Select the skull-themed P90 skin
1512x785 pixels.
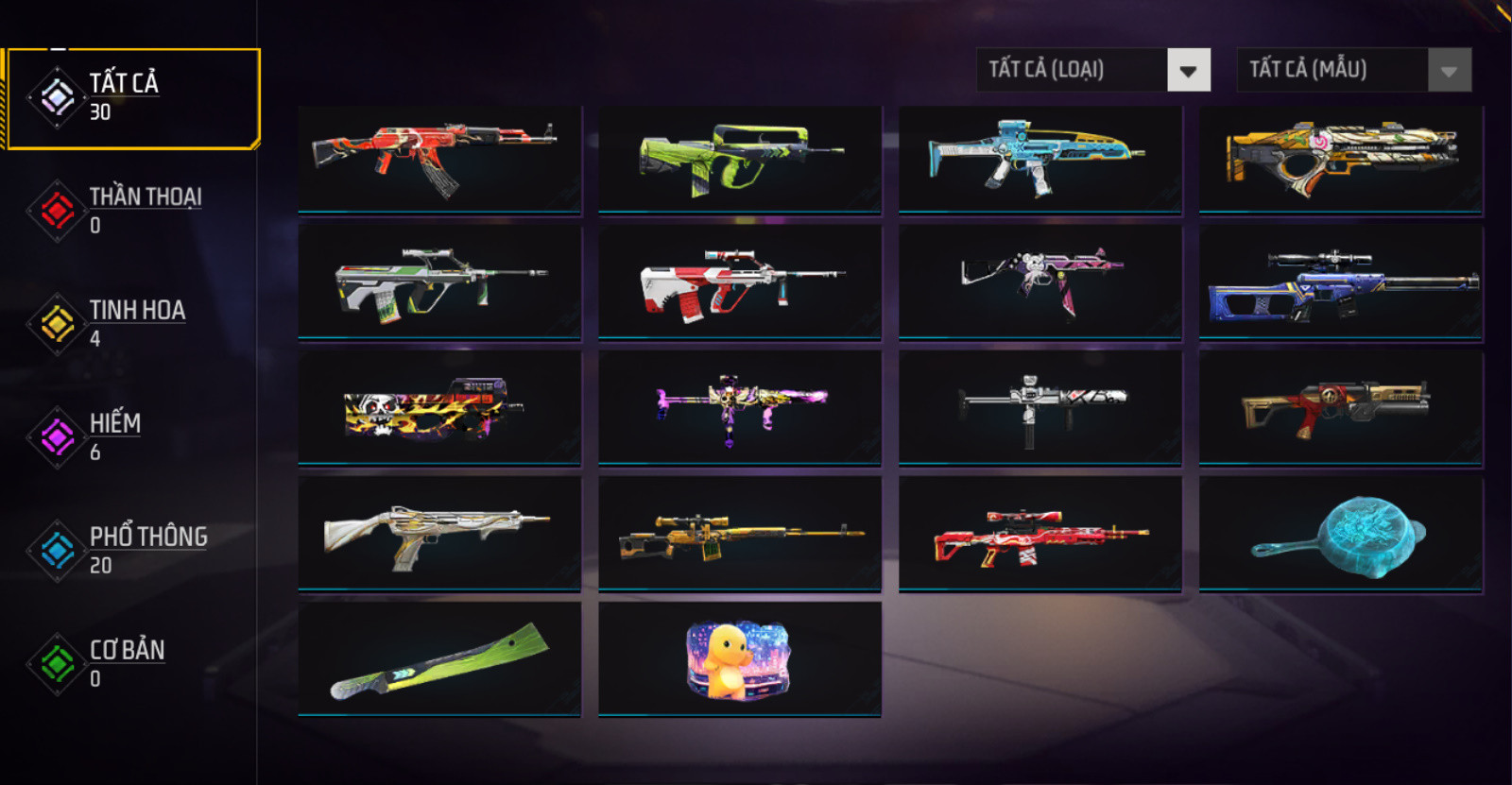pos(439,408)
